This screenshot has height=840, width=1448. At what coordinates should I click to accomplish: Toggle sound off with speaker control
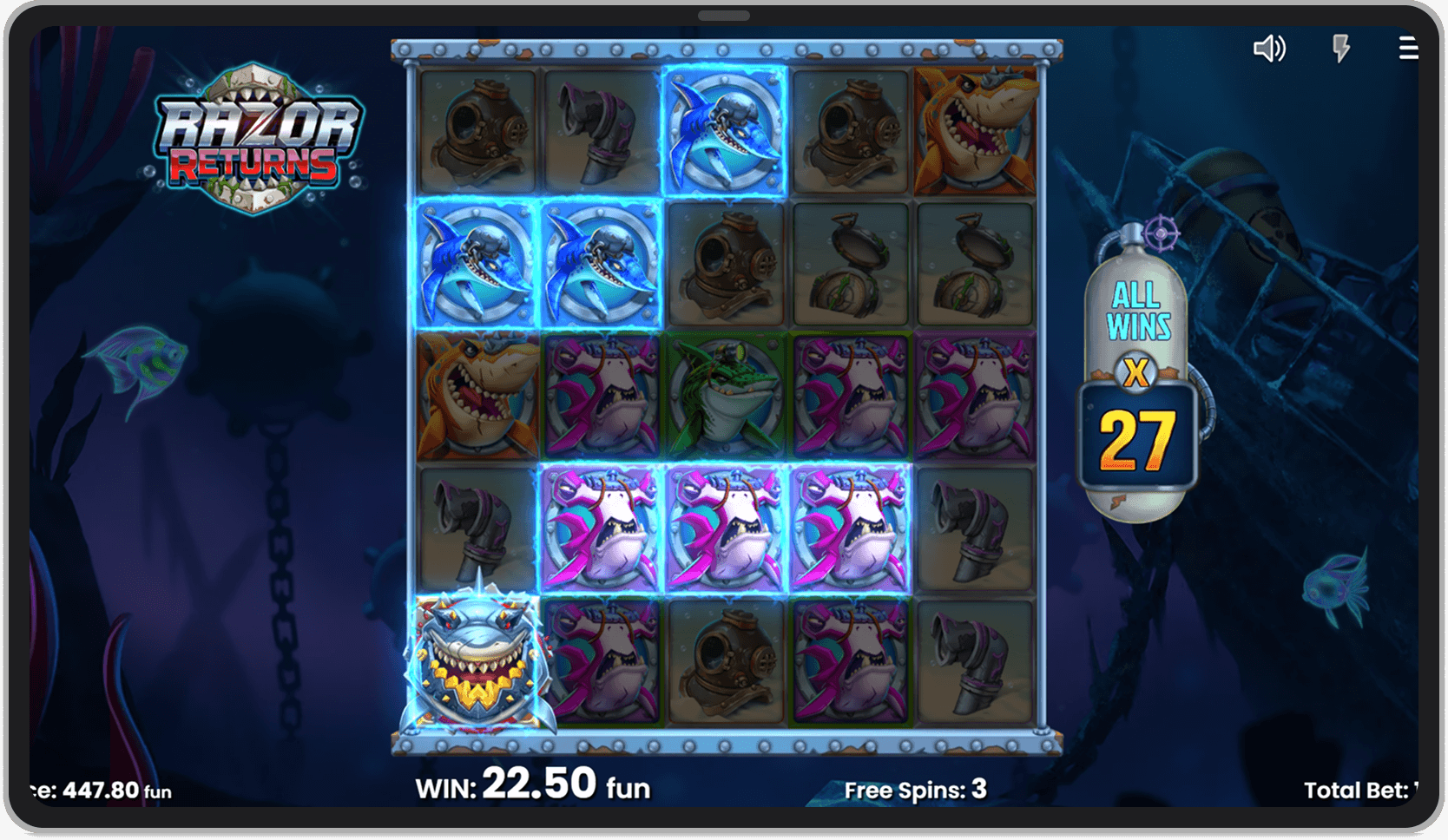pos(1270,49)
